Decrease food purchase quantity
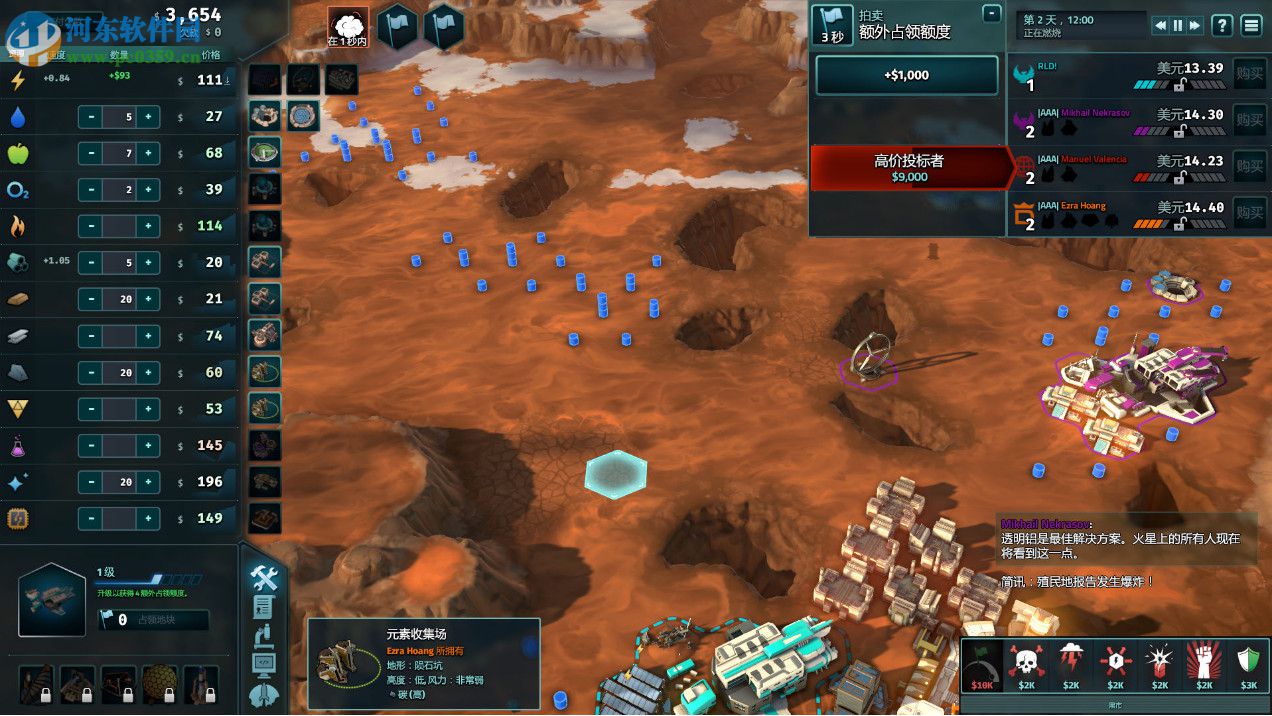This screenshot has width=1272, height=716. (x=91, y=153)
